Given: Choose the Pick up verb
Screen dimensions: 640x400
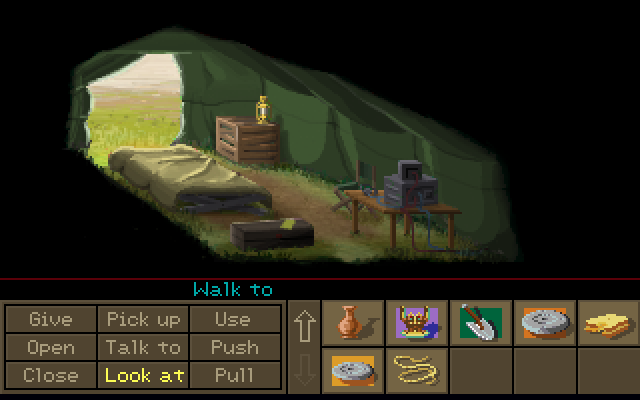Looking at the screenshot, I should tap(143, 319).
